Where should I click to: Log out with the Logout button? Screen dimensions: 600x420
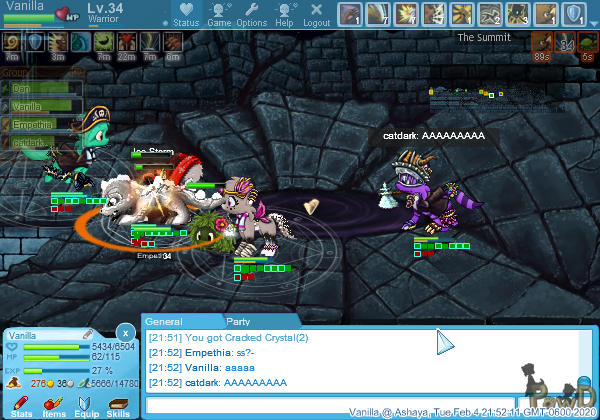[x=316, y=14]
